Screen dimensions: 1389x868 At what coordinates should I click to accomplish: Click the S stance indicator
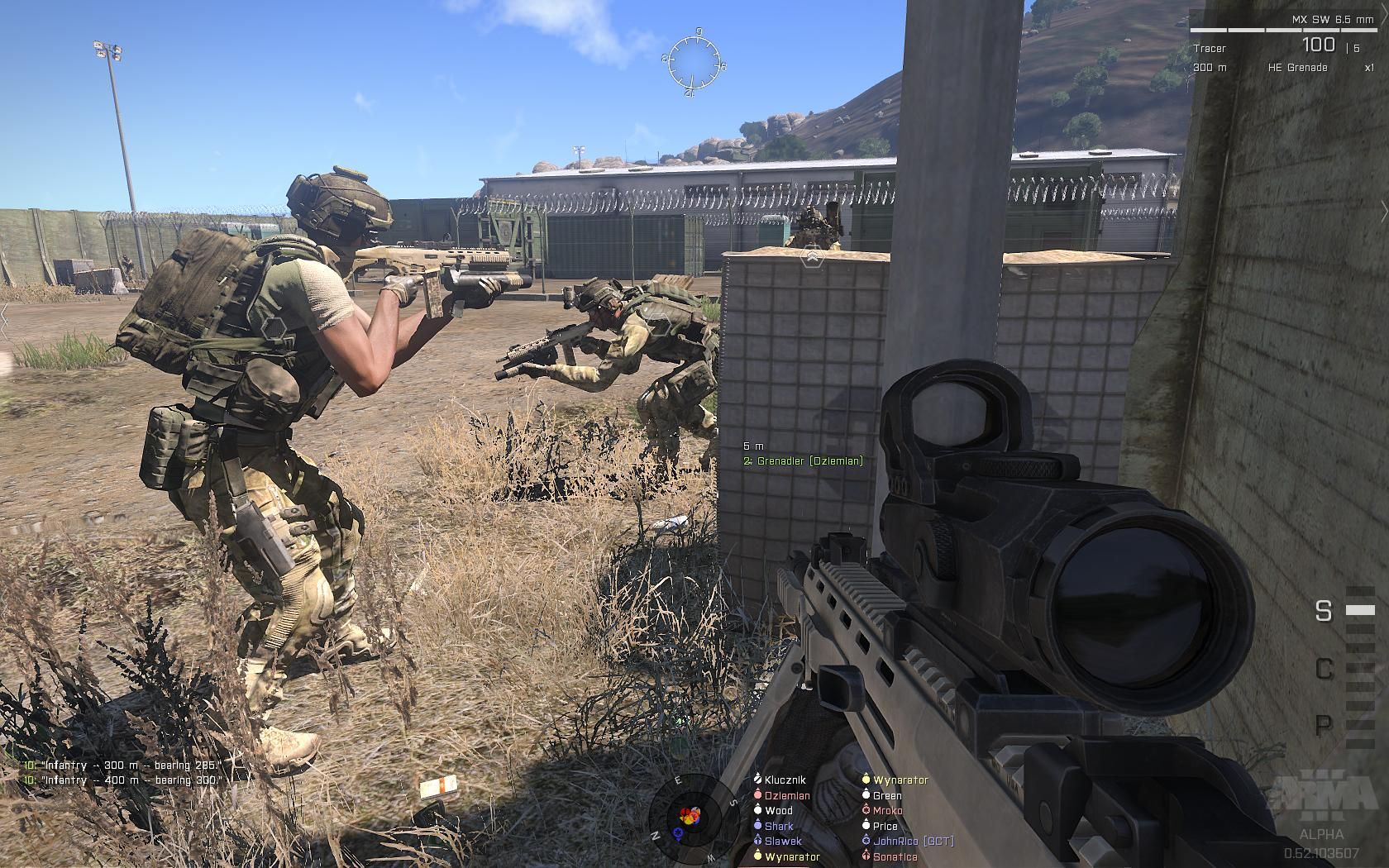coord(1324,611)
